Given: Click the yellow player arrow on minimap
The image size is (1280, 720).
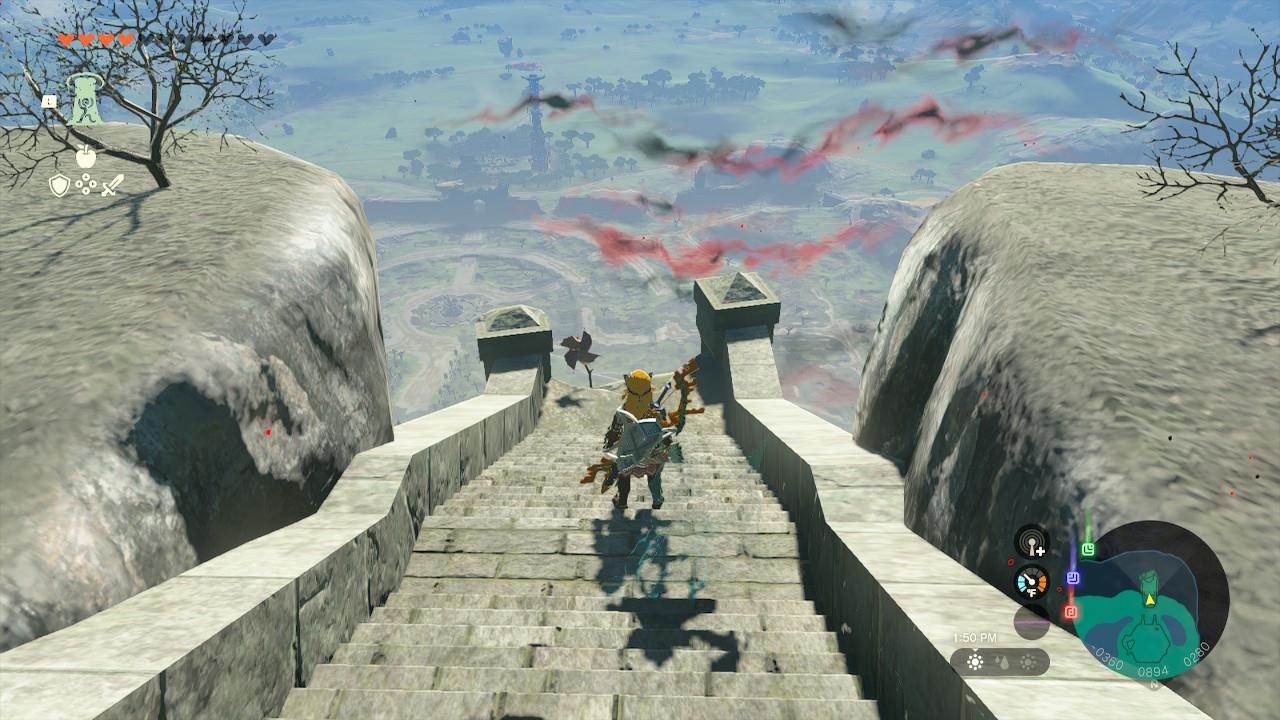Looking at the screenshot, I should coord(1150,599).
